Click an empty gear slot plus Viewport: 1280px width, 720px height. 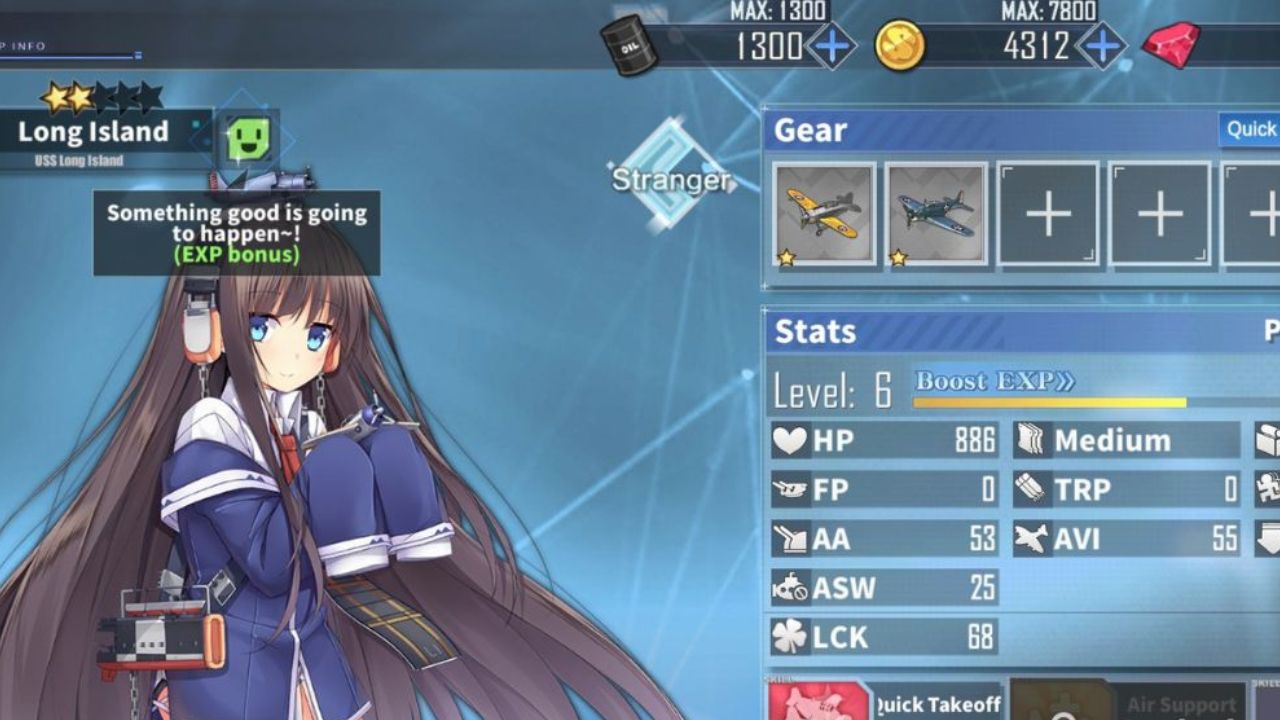point(1047,213)
